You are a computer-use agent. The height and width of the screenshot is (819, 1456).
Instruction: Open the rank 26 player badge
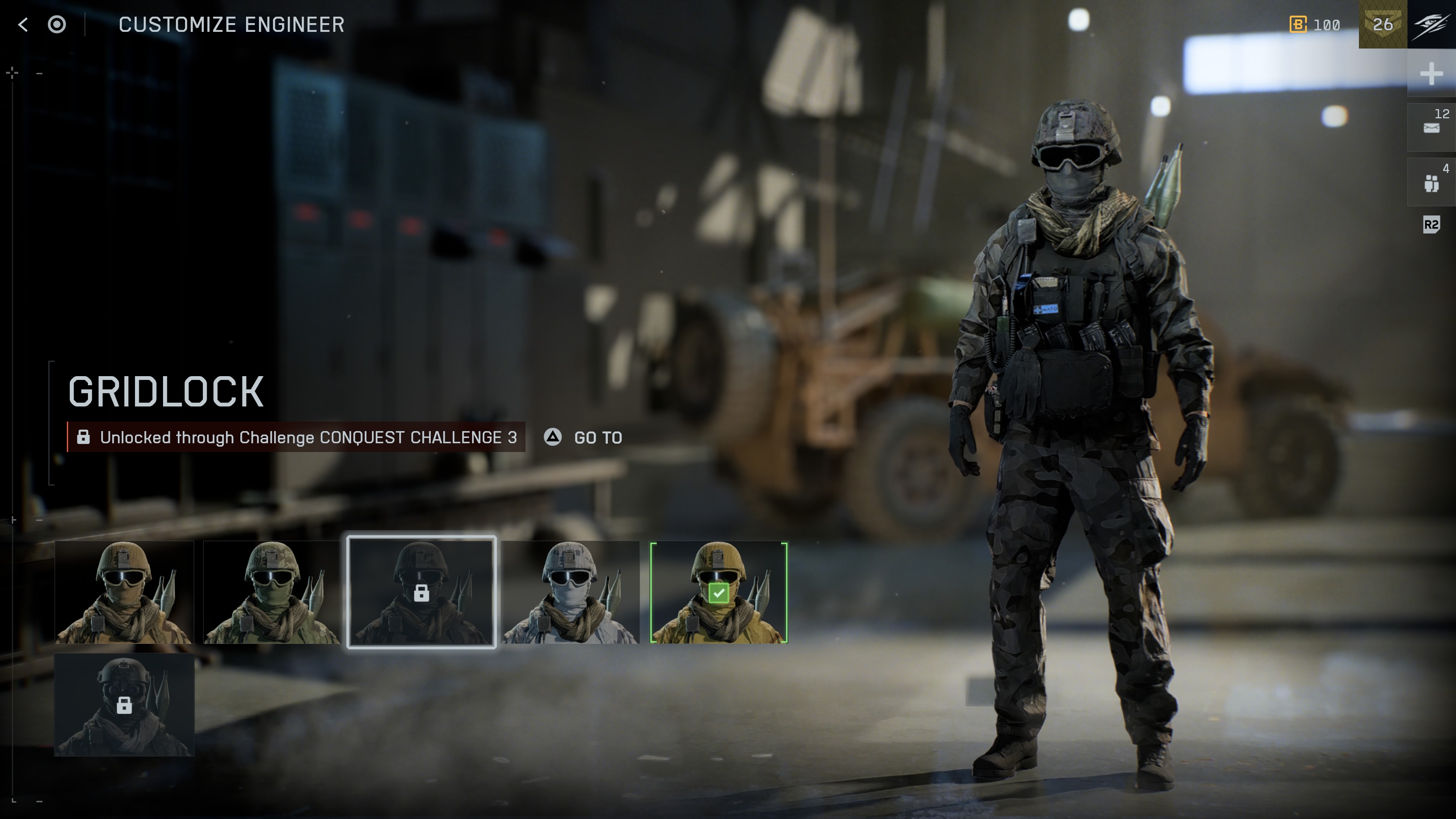coord(1382,24)
